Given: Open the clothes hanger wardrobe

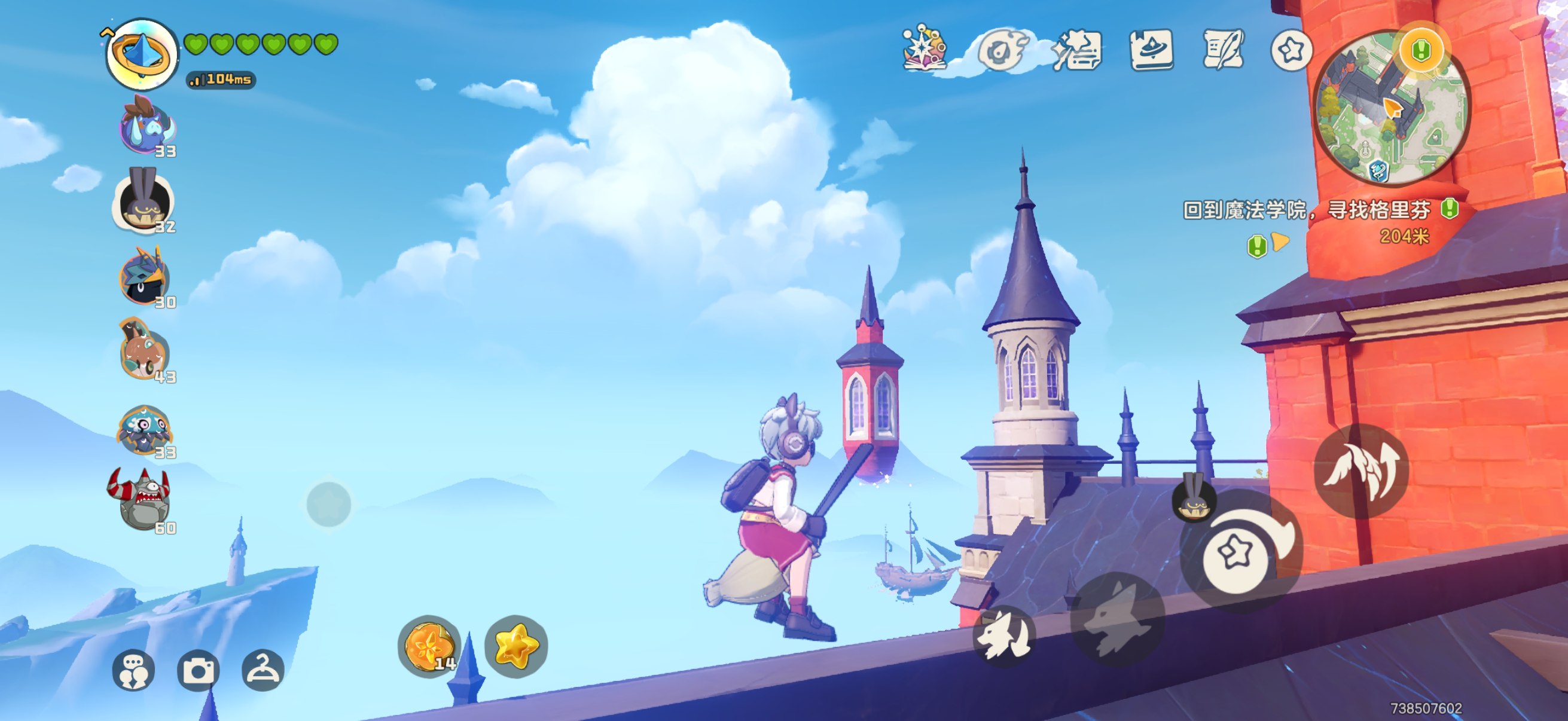Looking at the screenshot, I should [x=263, y=670].
